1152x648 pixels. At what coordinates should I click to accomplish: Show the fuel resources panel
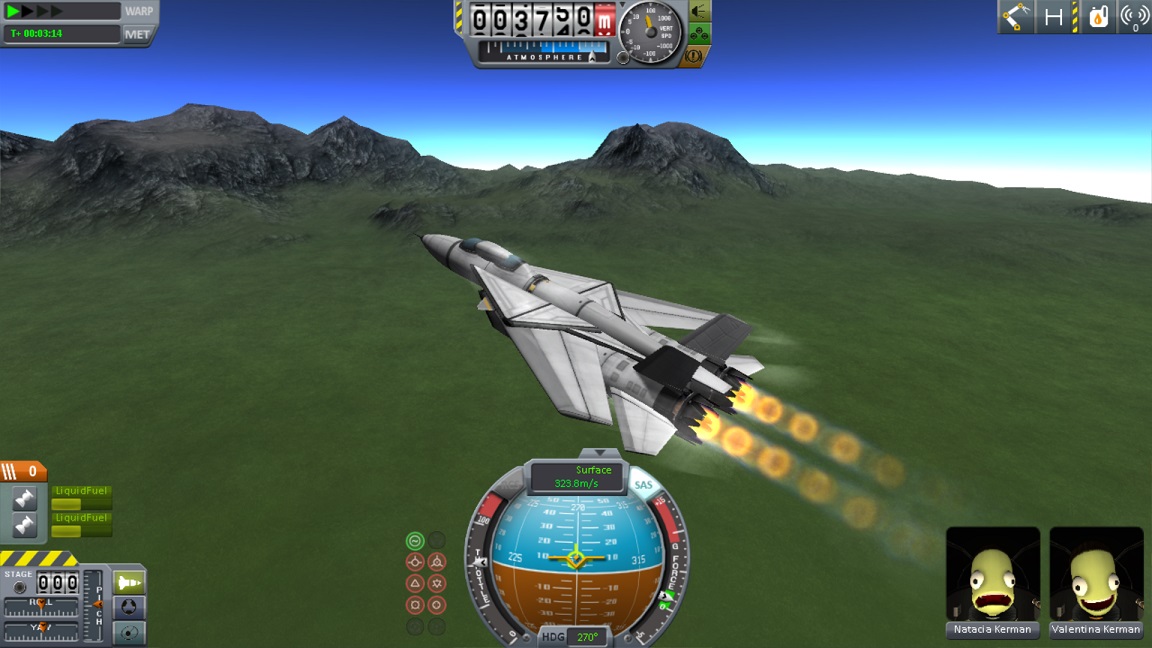tap(1098, 16)
